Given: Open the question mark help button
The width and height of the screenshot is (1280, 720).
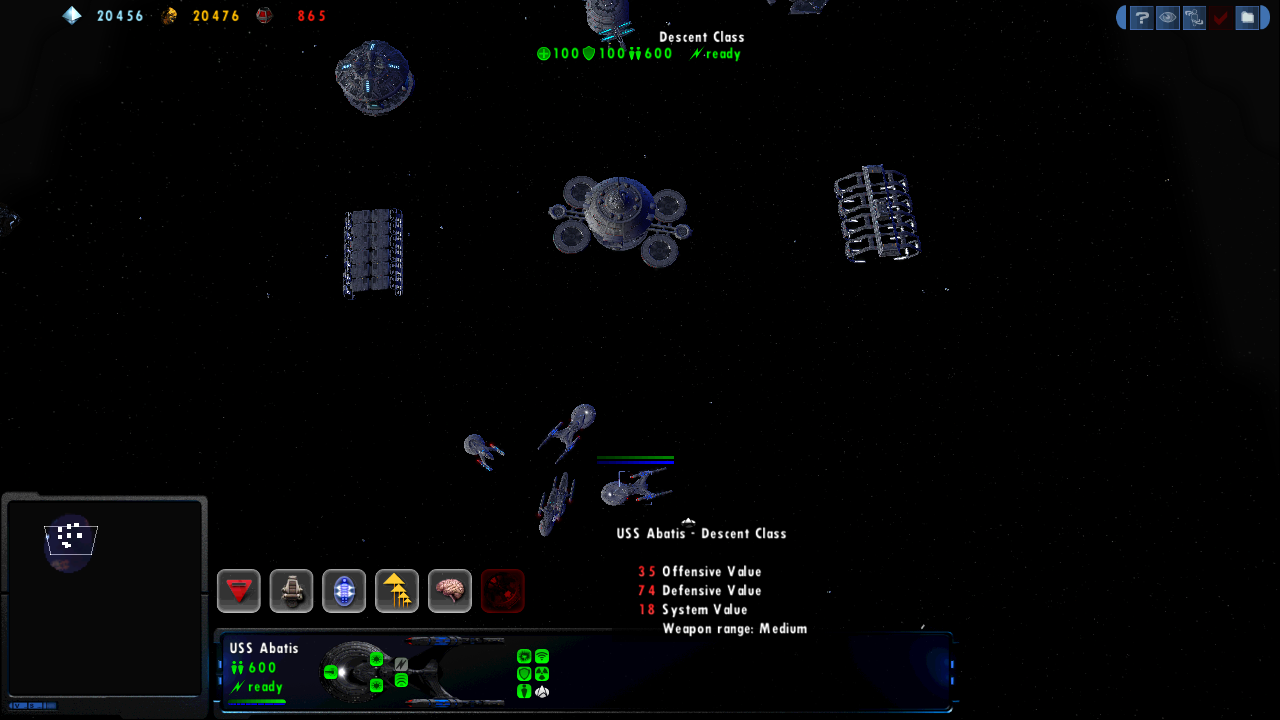Looking at the screenshot, I should point(1142,17).
